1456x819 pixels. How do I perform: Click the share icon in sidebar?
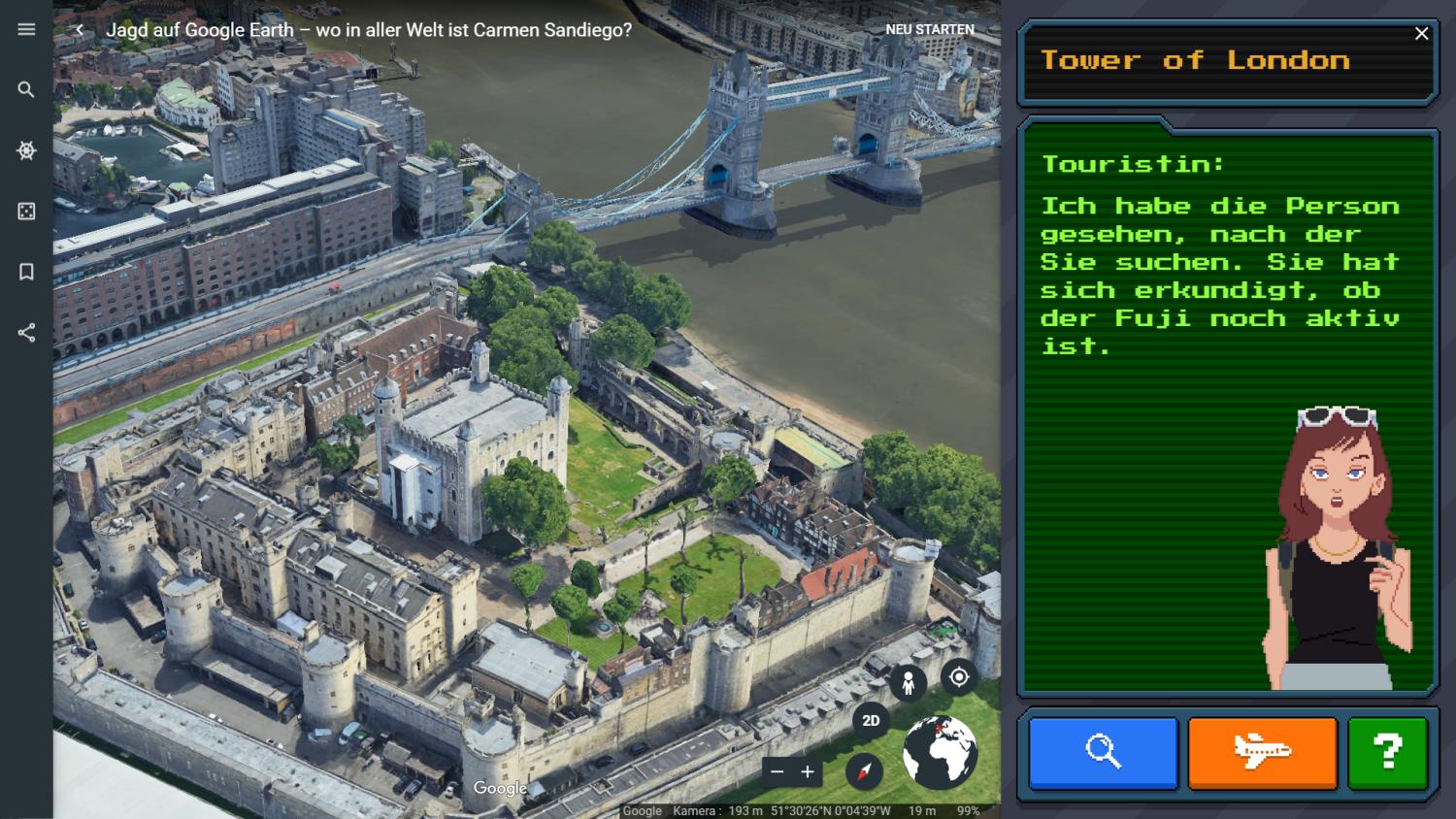coord(26,333)
